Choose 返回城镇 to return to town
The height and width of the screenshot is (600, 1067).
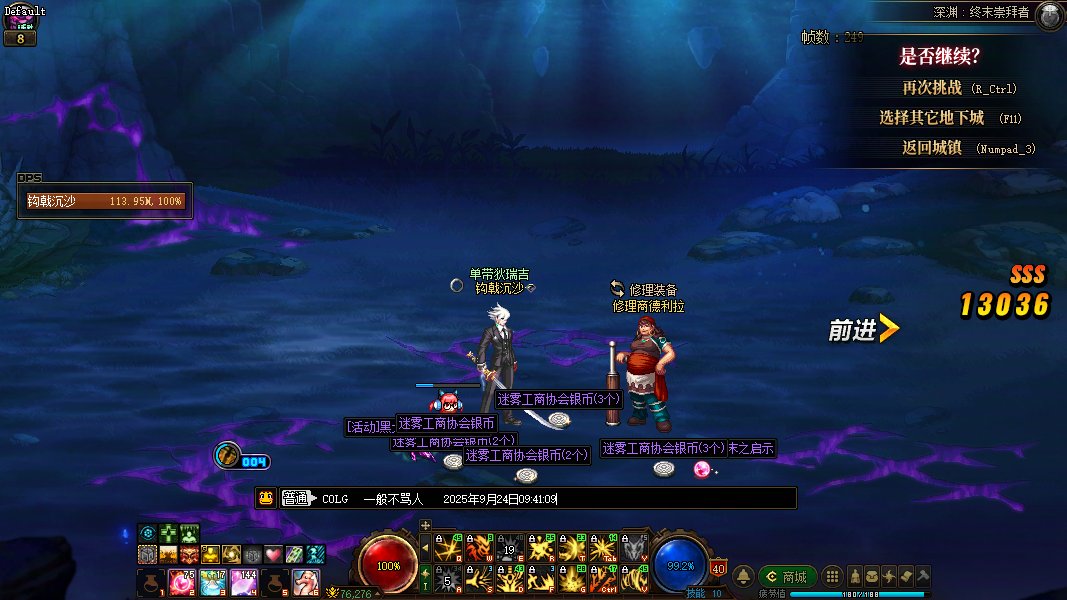point(931,148)
